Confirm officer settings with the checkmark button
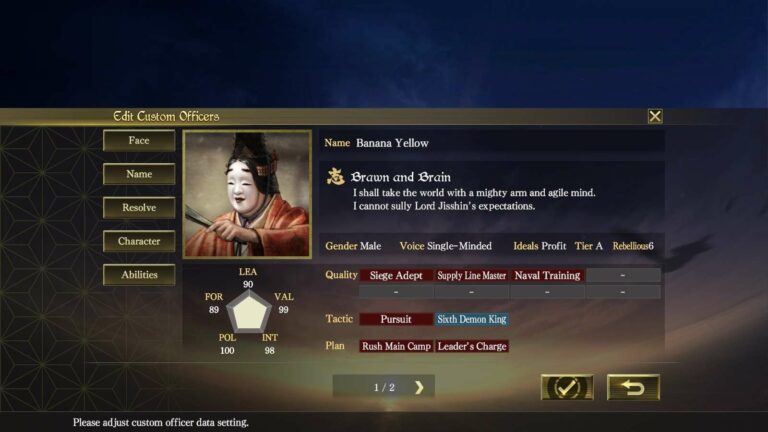Screen dimensions: 768x432 (x=567, y=387)
